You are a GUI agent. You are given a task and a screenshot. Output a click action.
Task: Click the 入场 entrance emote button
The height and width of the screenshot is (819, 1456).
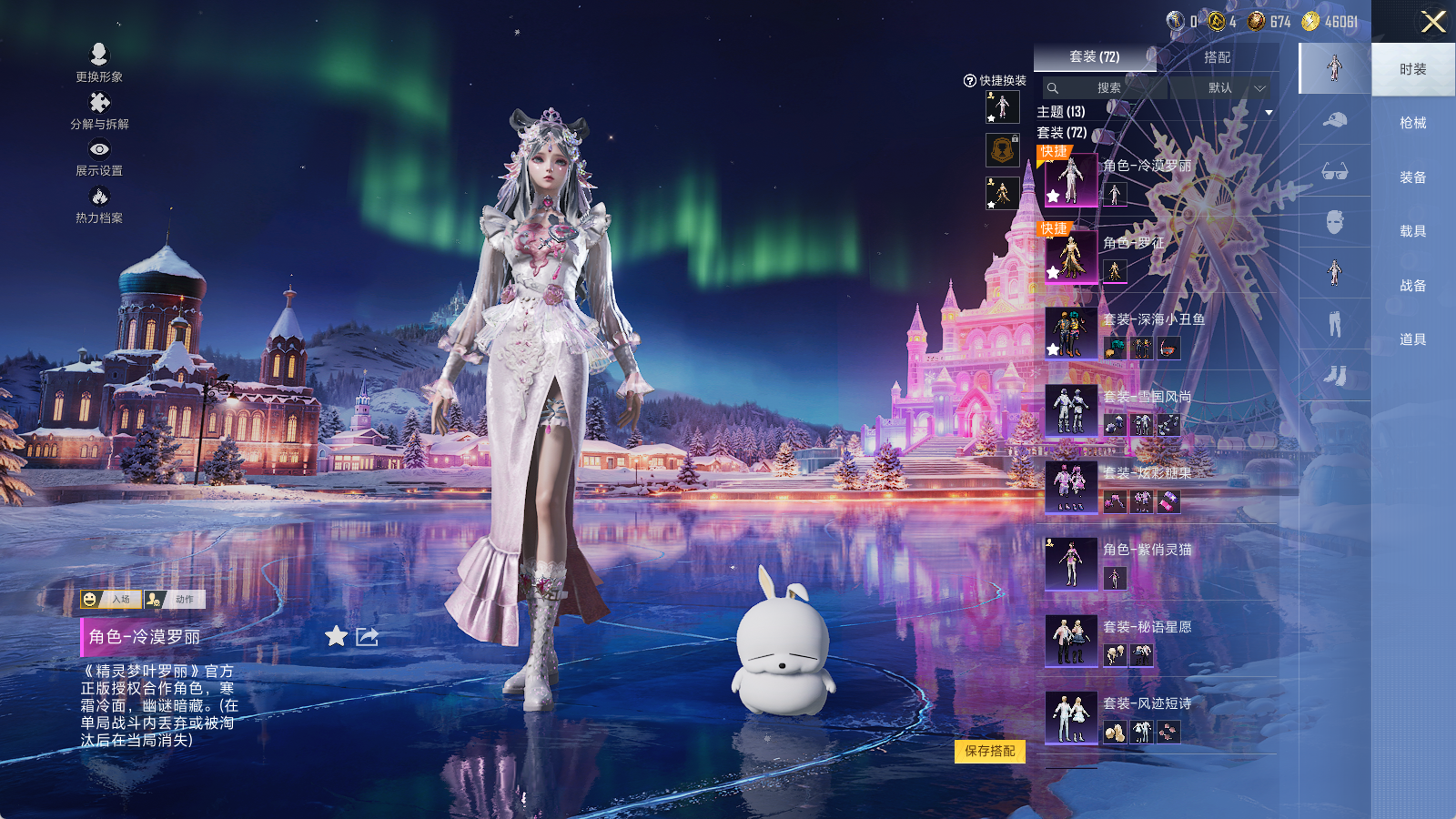(111, 599)
